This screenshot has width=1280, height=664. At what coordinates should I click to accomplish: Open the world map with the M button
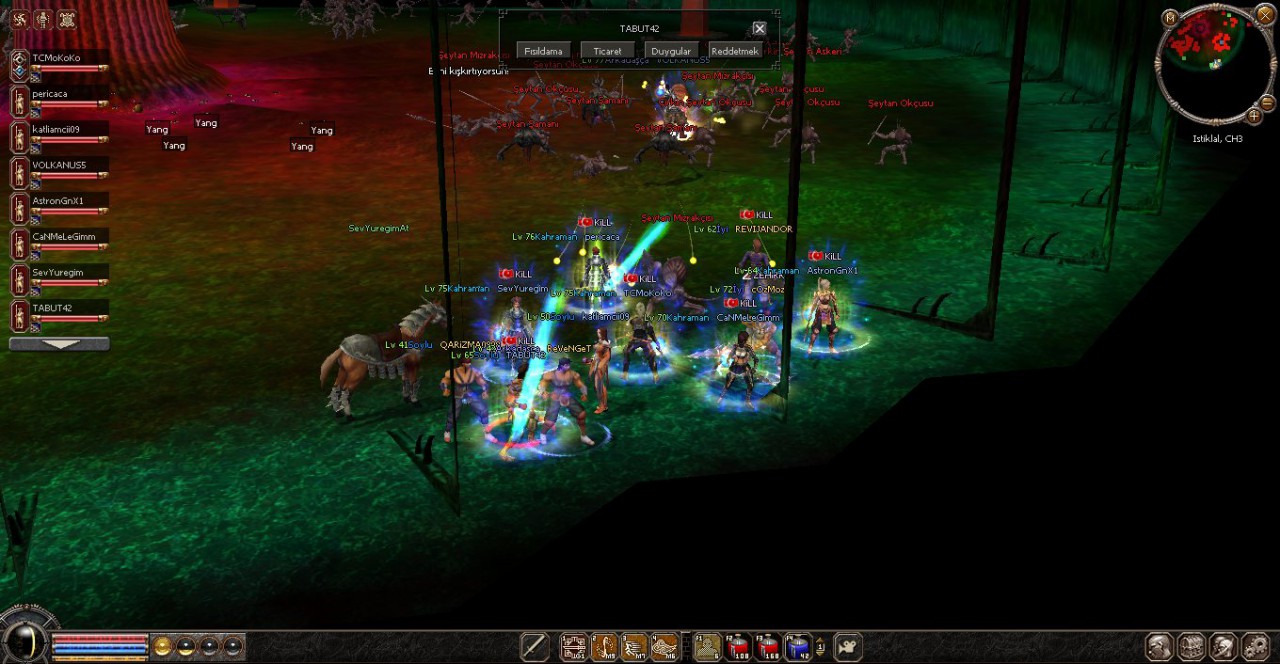tap(1170, 17)
